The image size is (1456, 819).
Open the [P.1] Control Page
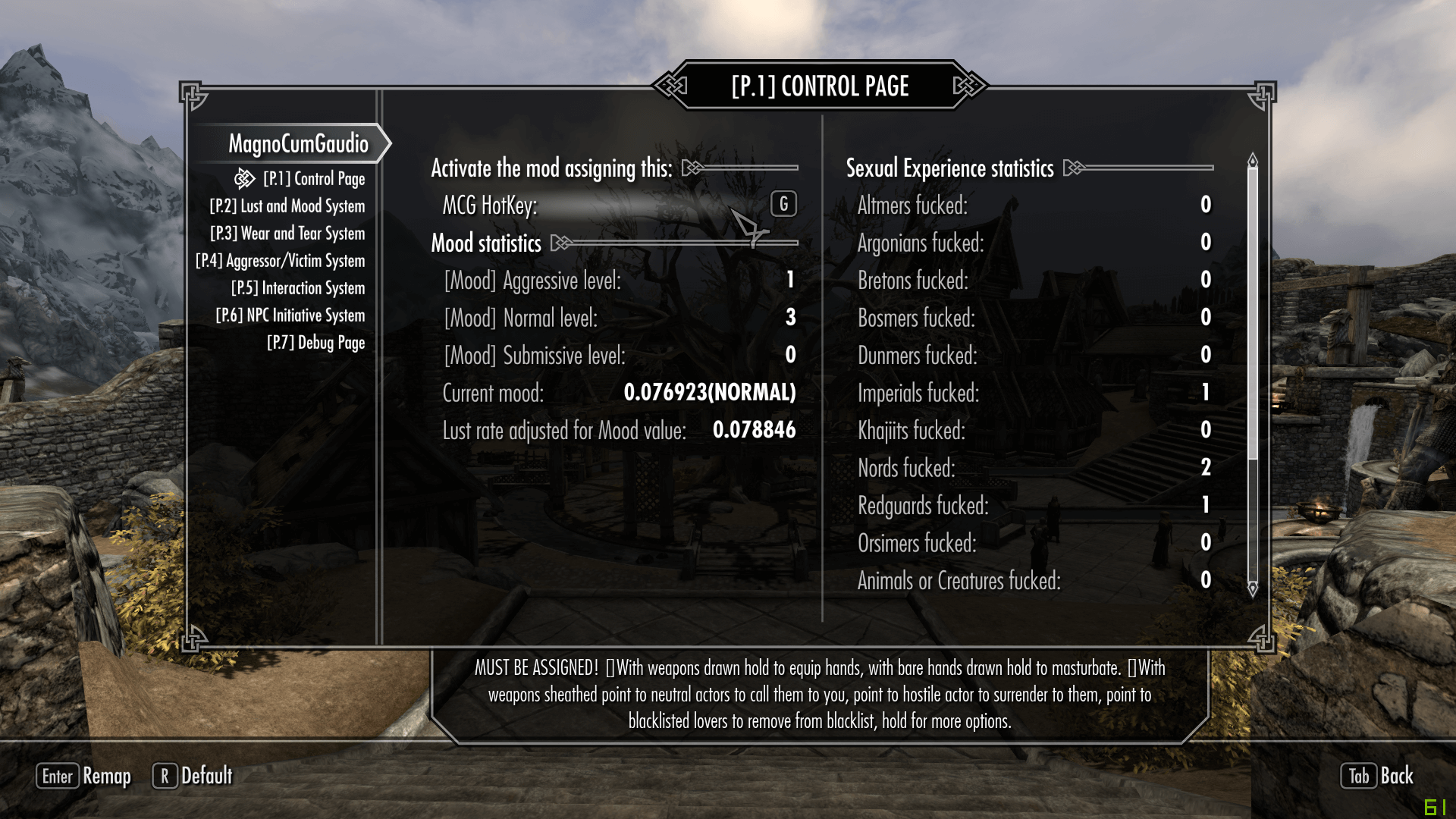click(x=314, y=179)
